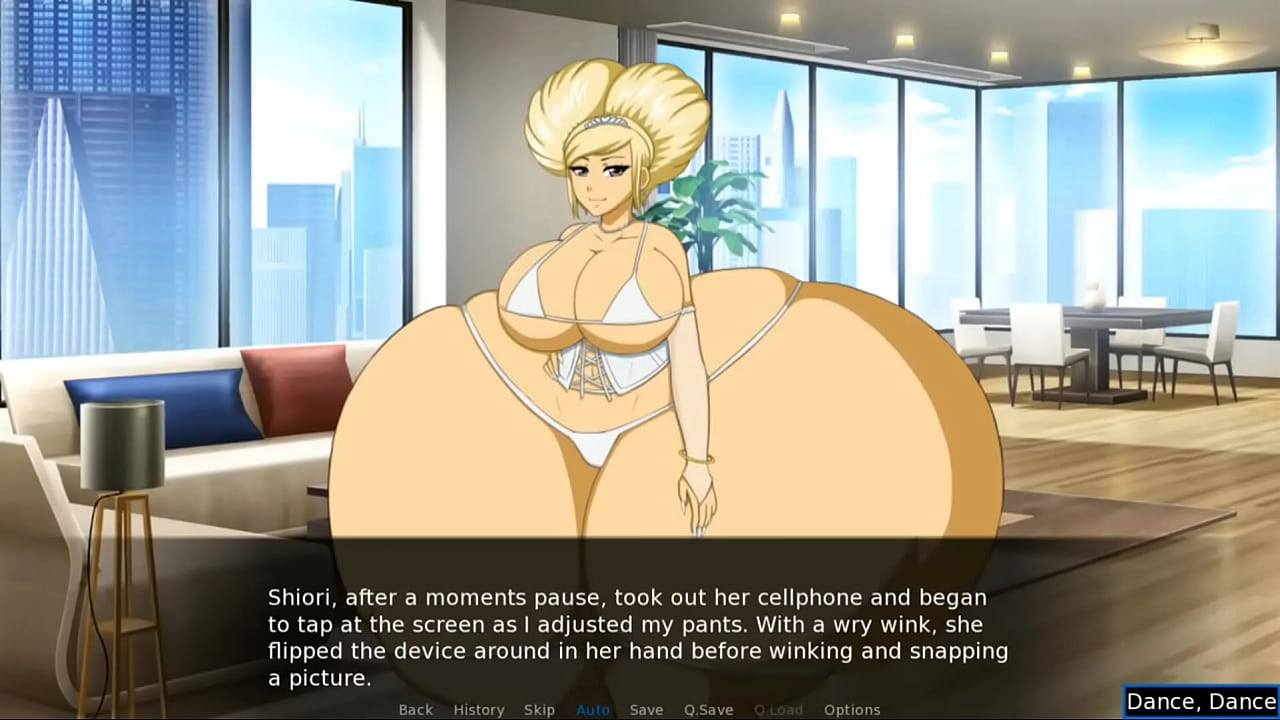Perform a quick save with Q.Save
Screen dimensions: 1280x720
tap(710, 709)
